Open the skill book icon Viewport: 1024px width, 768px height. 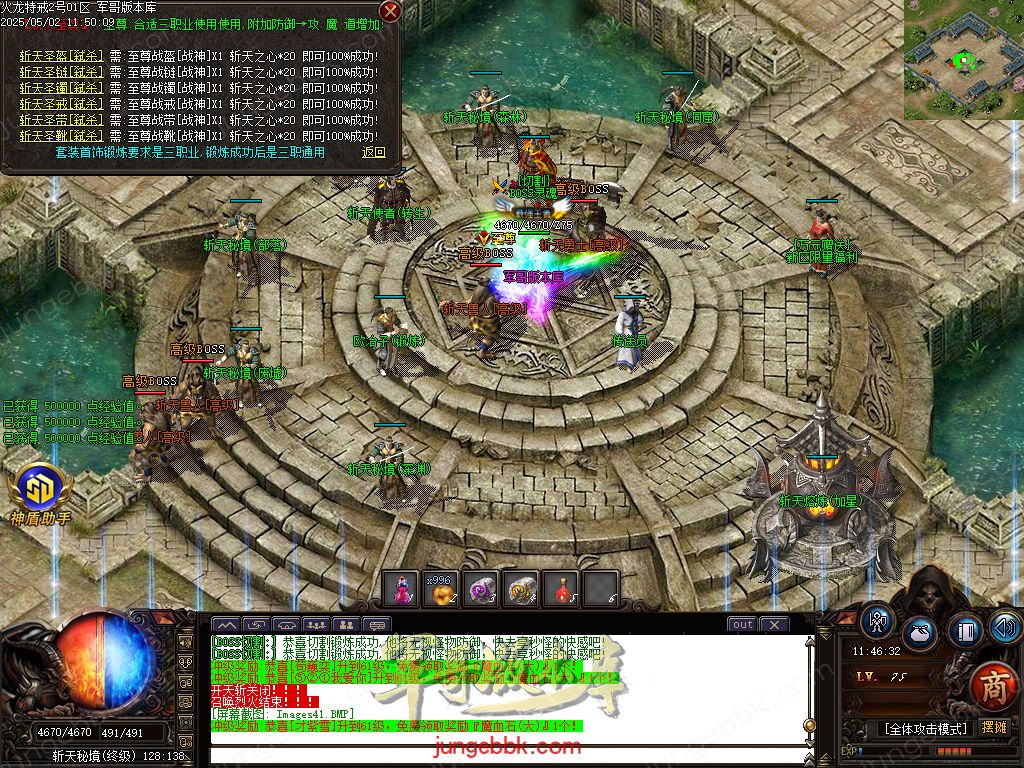[966, 632]
